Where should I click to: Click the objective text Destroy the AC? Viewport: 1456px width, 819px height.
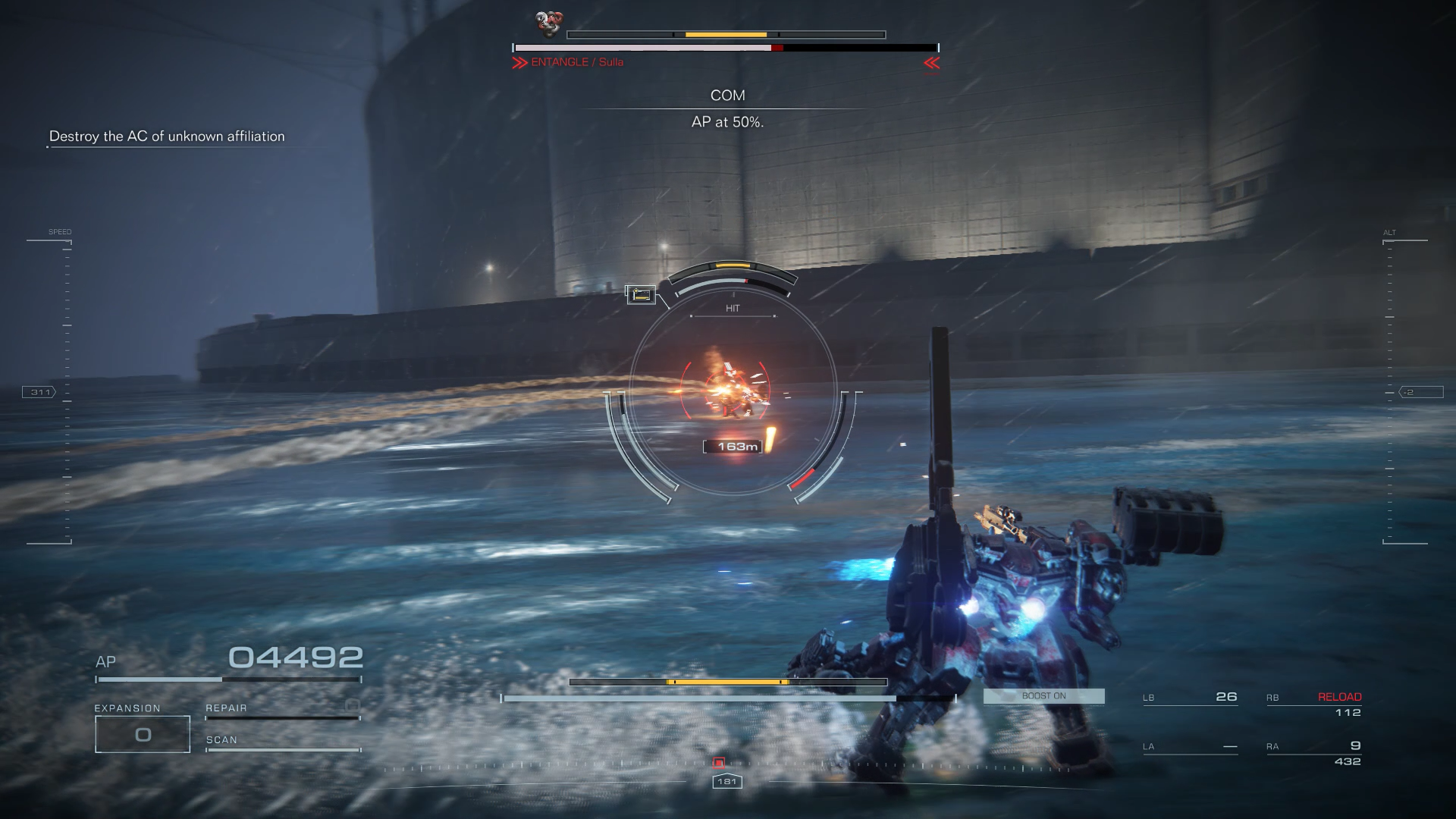click(x=167, y=136)
